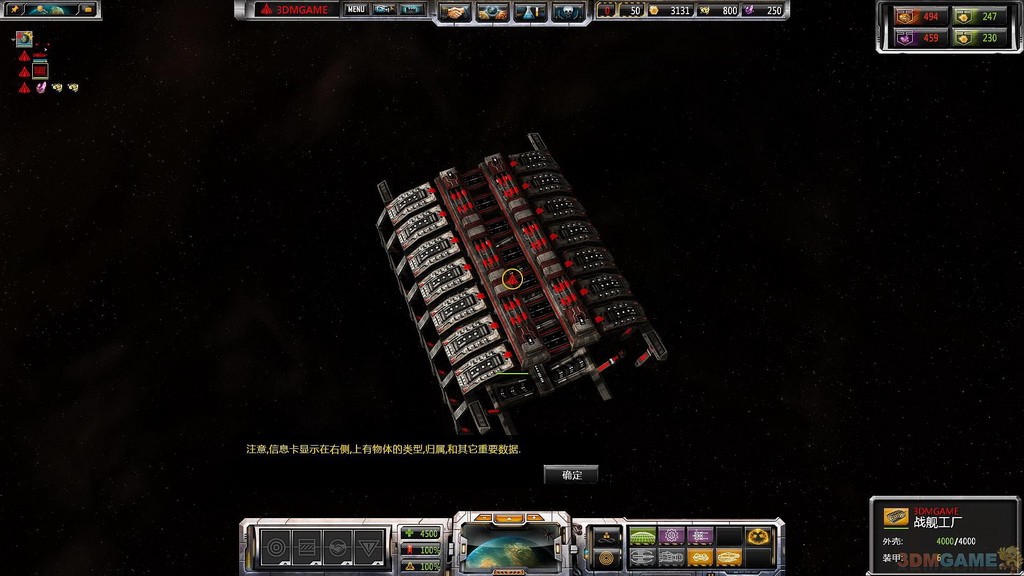
Task: Open the MENU button in top bar
Action: pos(356,10)
